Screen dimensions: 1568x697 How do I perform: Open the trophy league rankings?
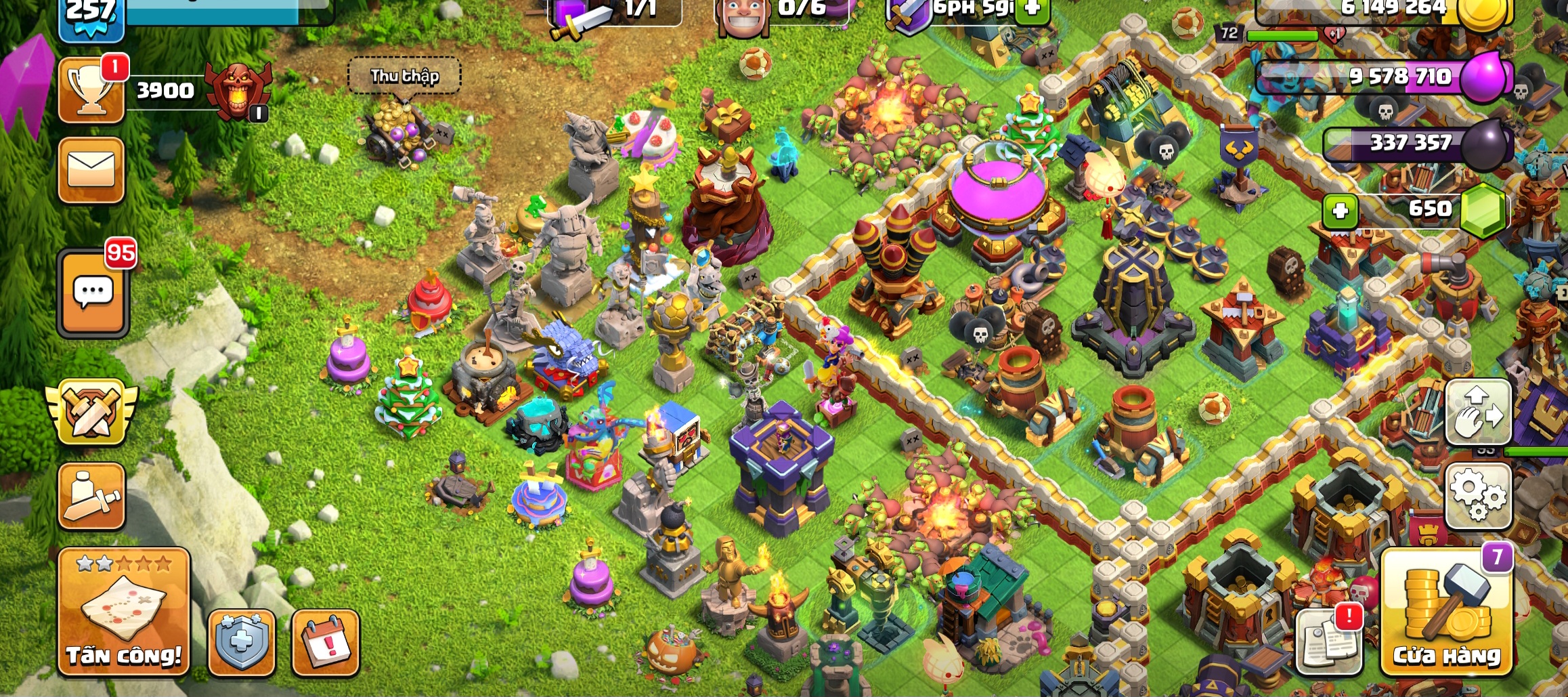coord(91,91)
